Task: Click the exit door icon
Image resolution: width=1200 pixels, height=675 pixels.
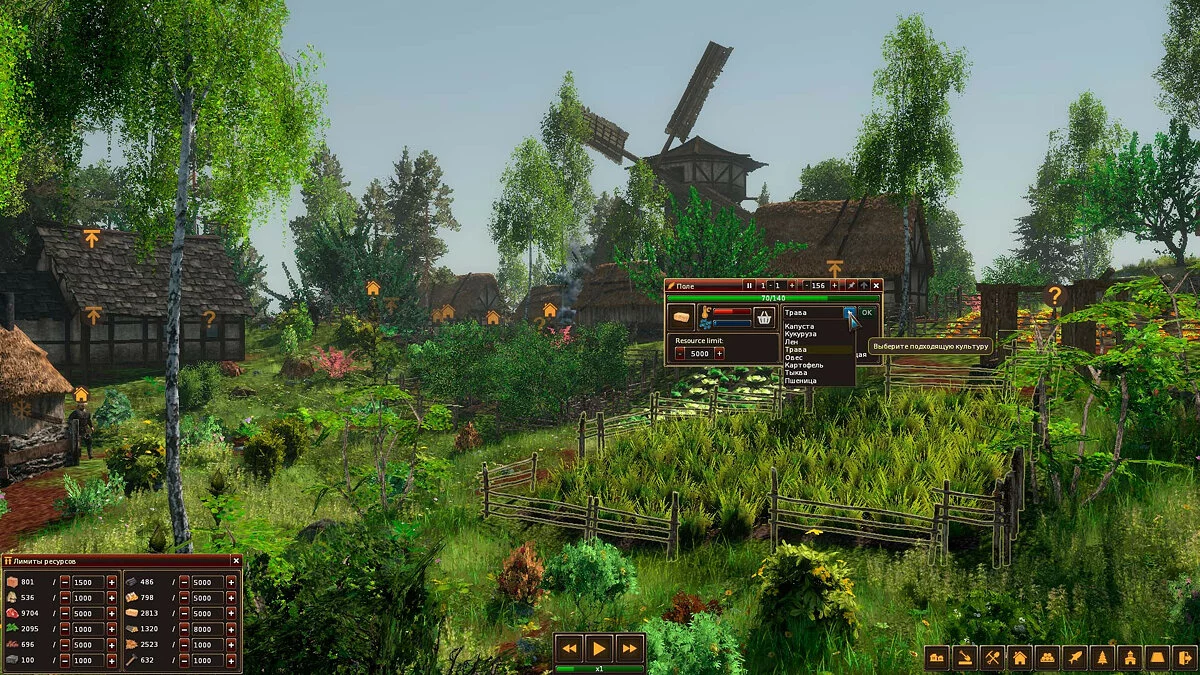Action: point(1184,657)
